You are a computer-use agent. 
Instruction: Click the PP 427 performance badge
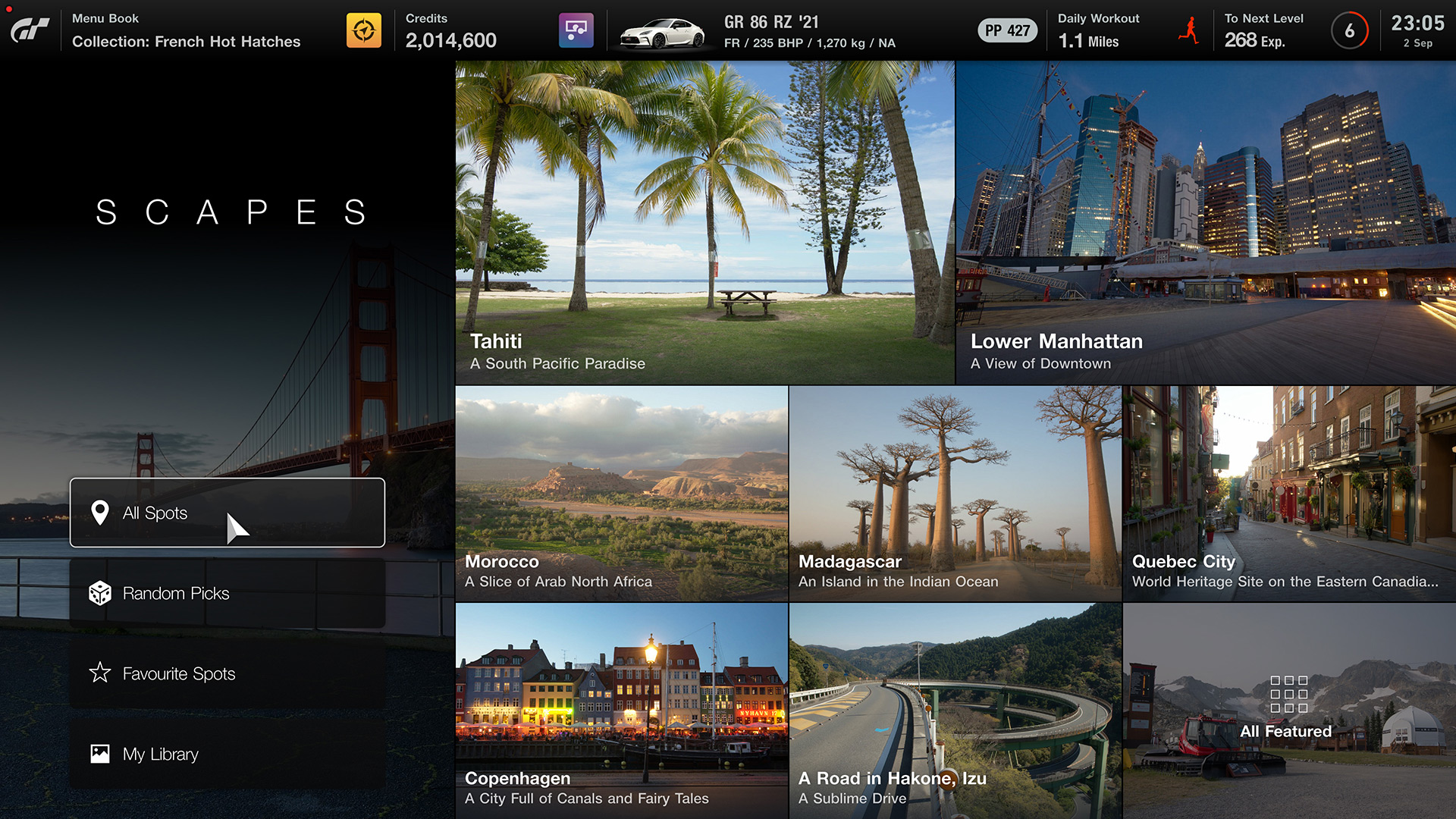tap(1007, 30)
